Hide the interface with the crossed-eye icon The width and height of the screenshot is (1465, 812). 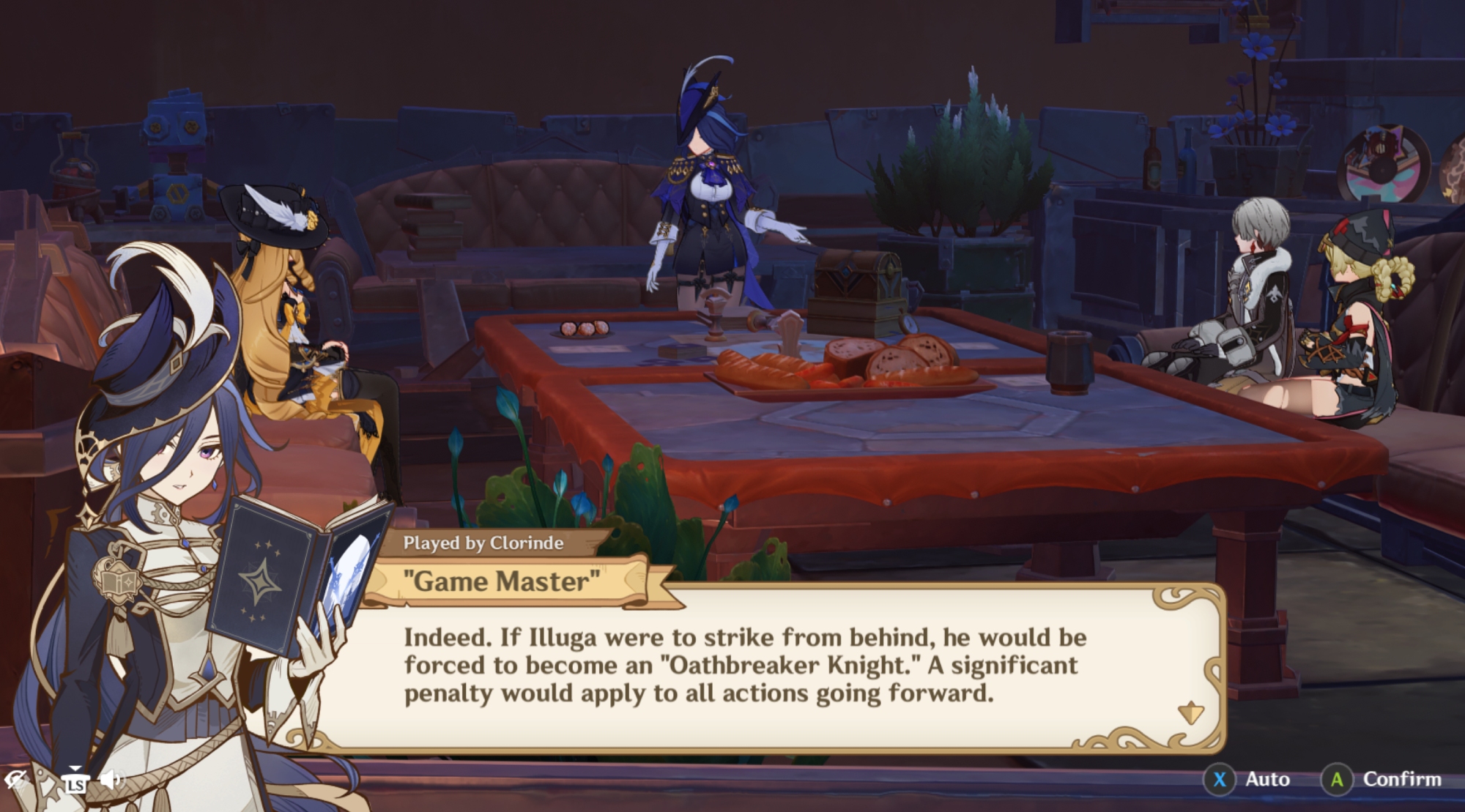tap(15, 781)
